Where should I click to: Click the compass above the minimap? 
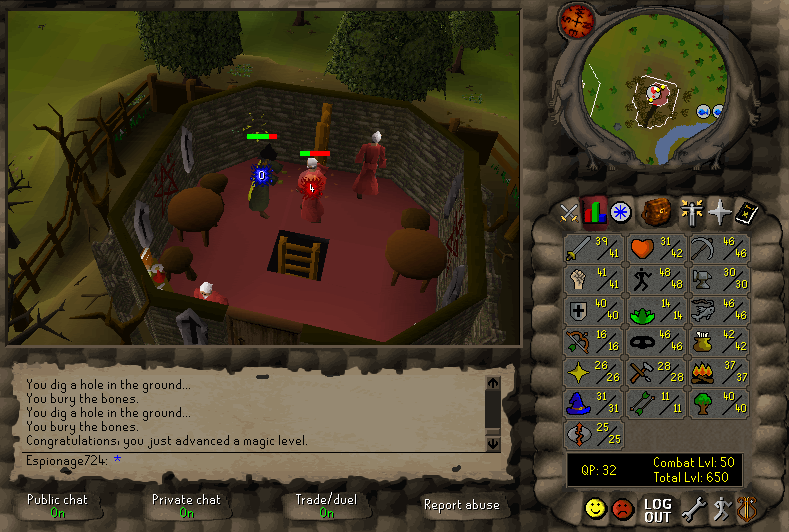578,18
